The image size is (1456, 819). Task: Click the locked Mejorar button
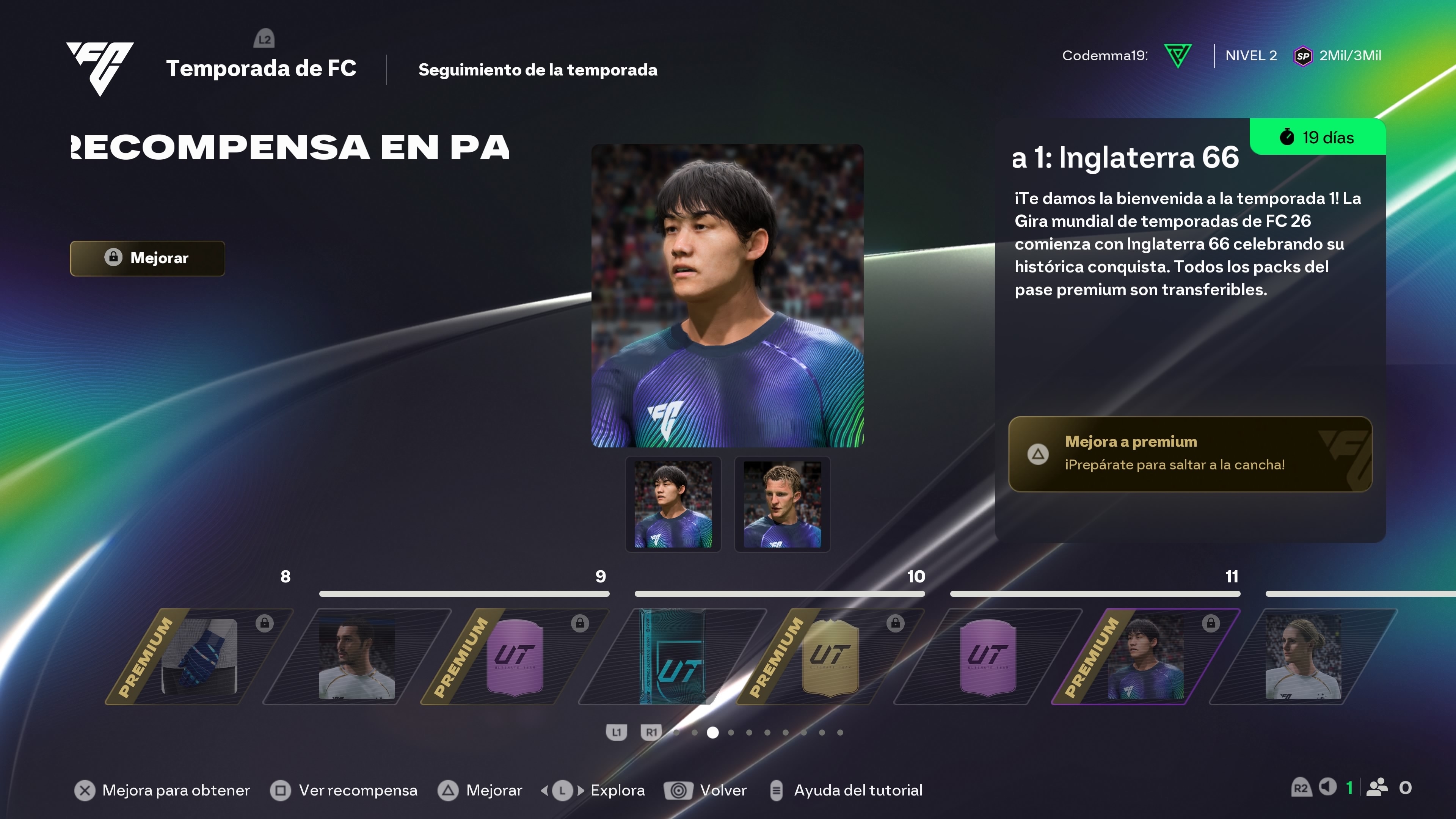[x=147, y=258]
